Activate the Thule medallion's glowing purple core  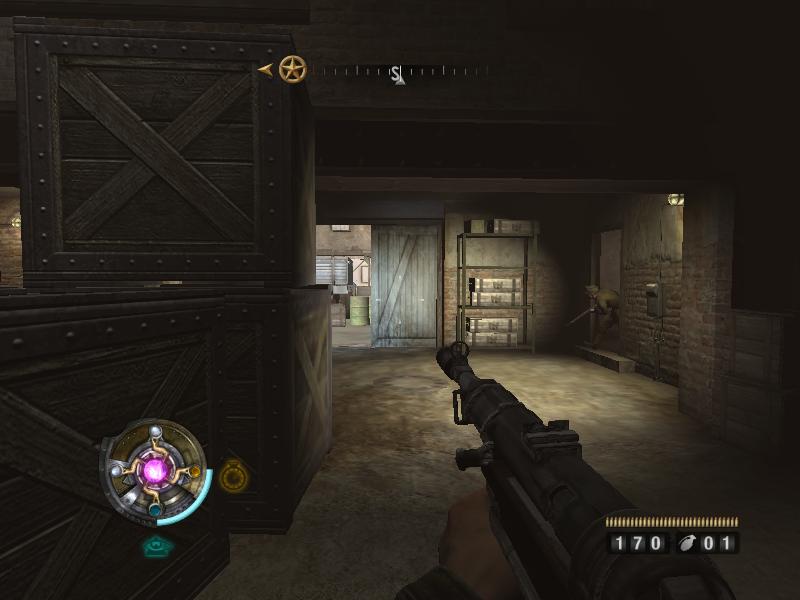coord(155,470)
